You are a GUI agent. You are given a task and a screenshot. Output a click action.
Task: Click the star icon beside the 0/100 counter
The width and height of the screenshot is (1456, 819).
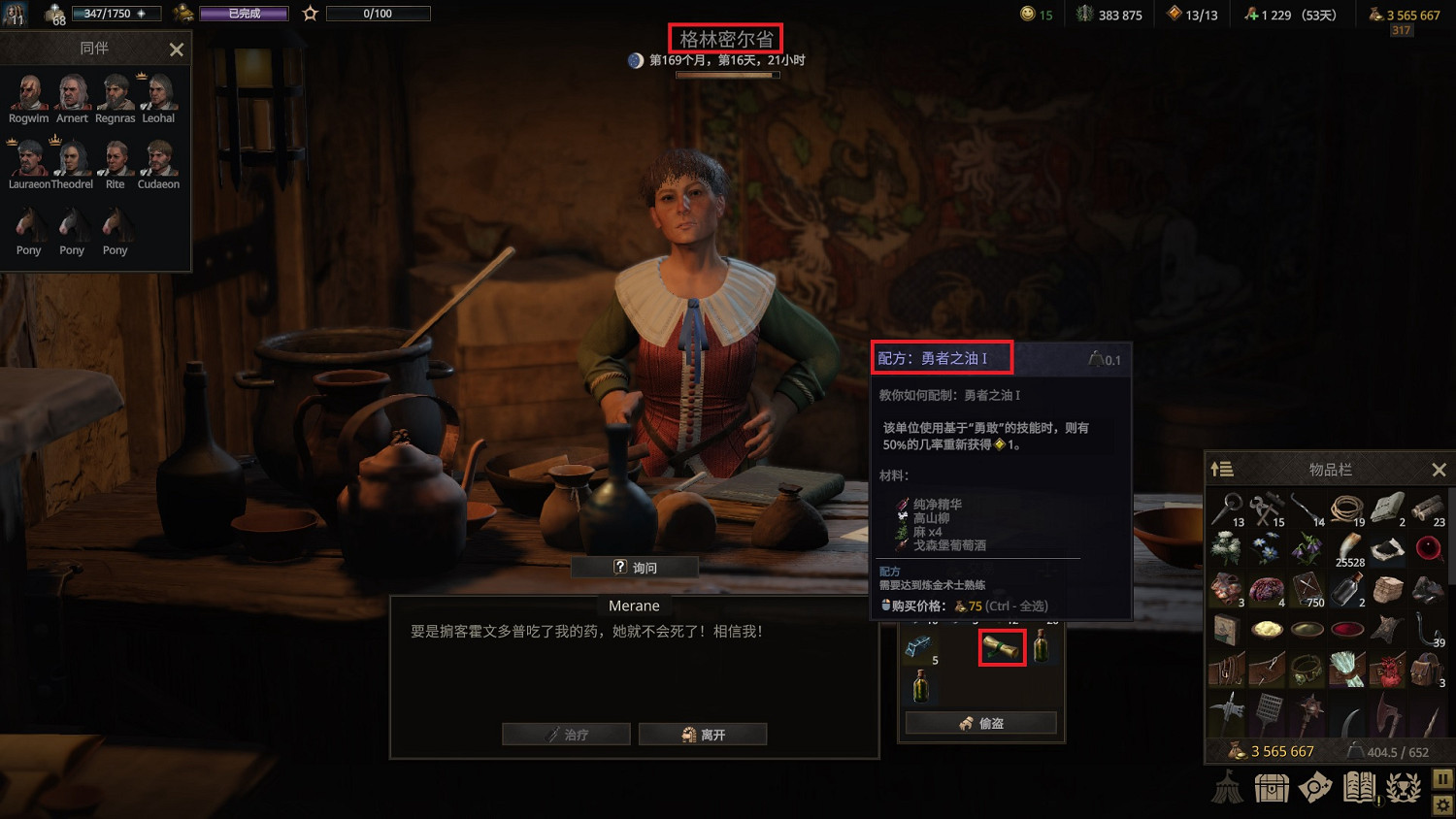(307, 13)
